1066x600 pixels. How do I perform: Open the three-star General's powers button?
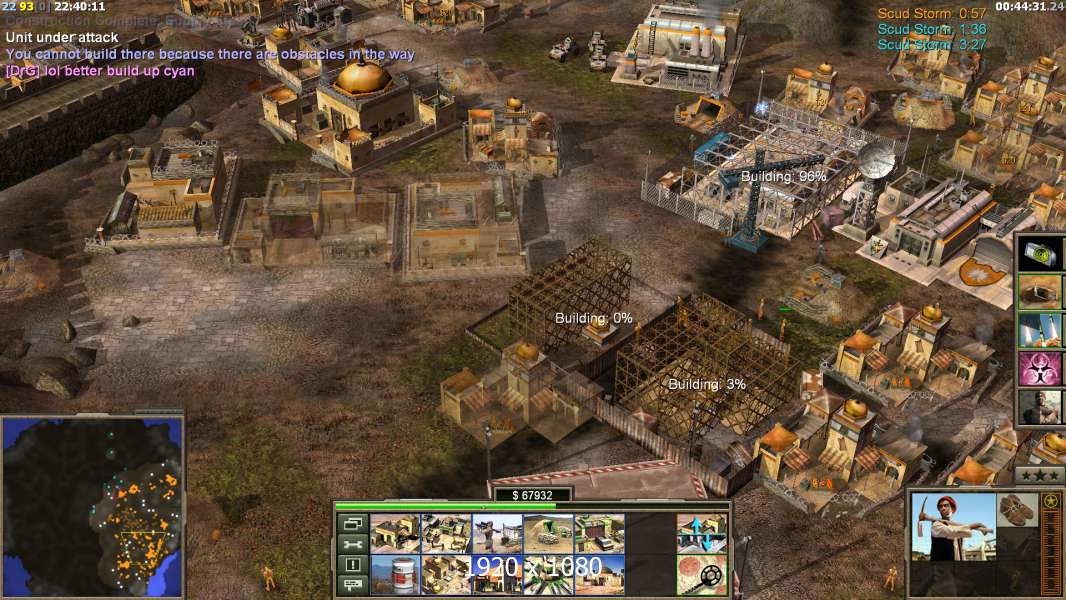point(1039,474)
